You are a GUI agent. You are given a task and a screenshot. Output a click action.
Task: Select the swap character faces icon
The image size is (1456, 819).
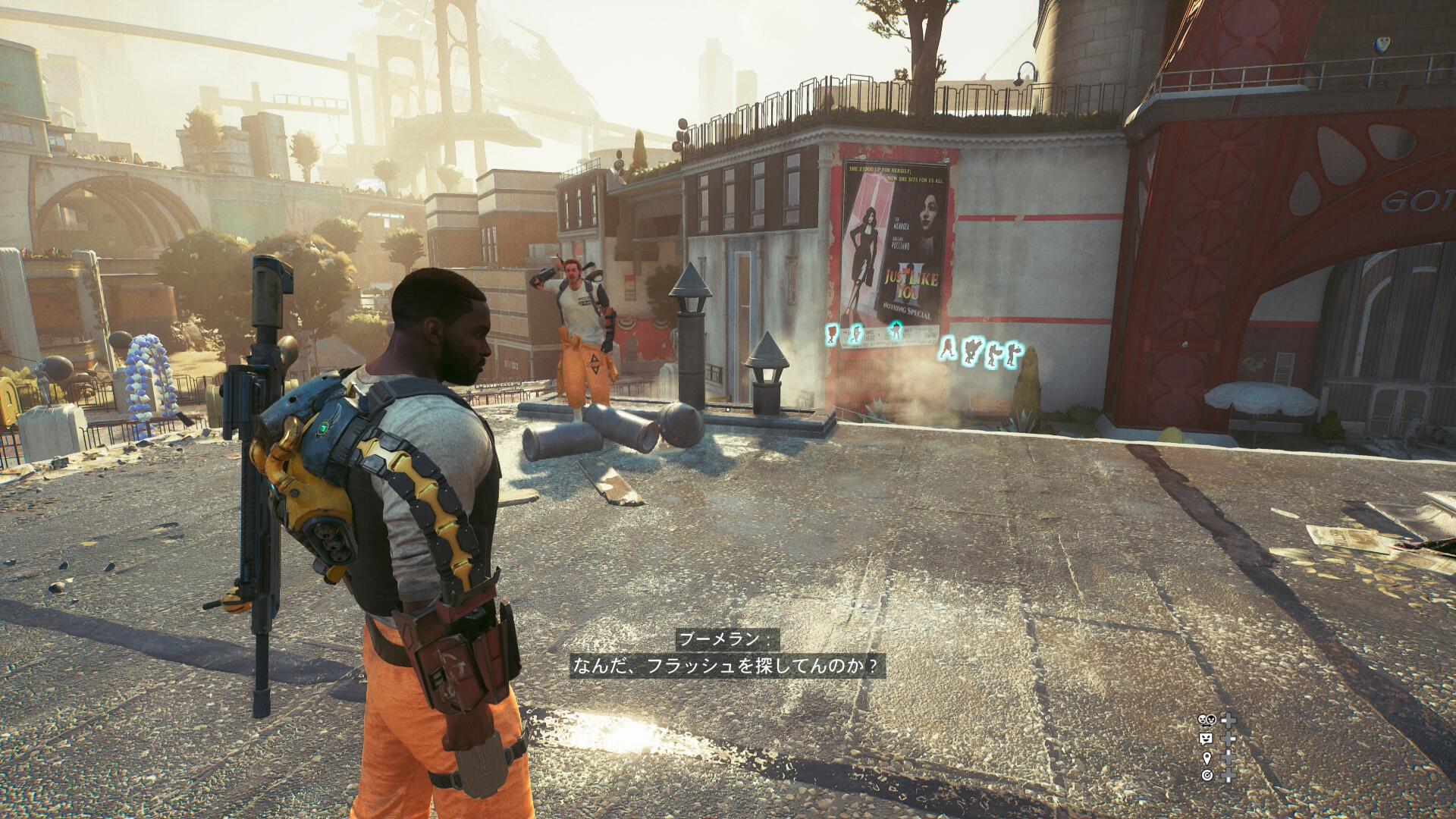[x=1207, y=720]
